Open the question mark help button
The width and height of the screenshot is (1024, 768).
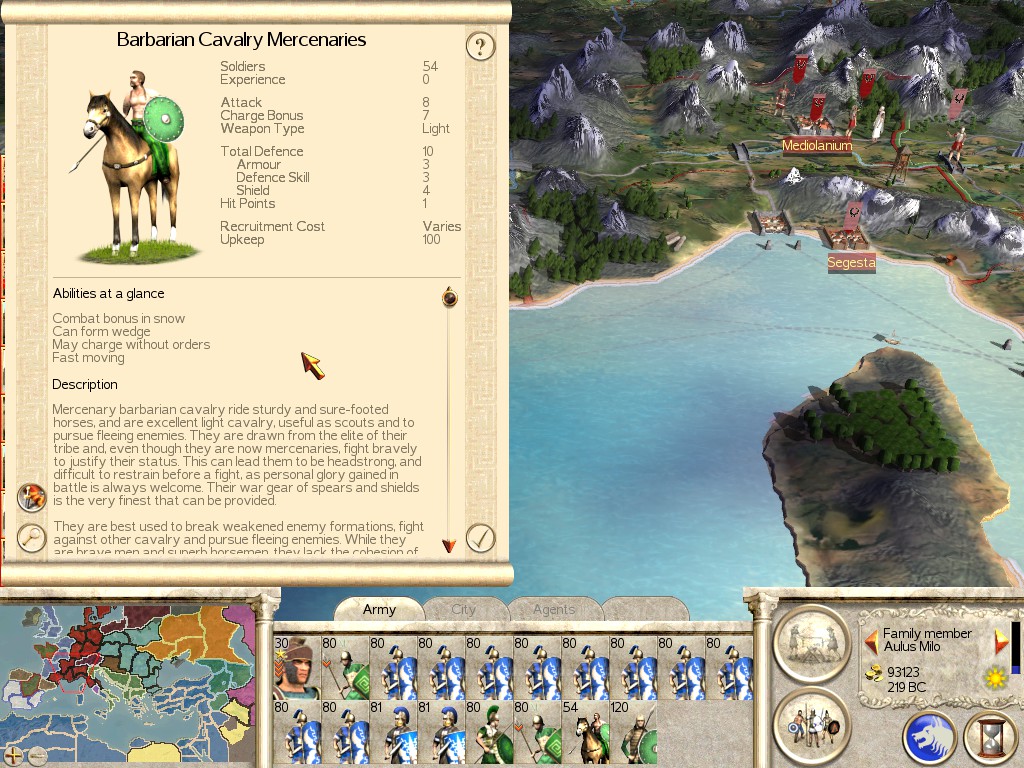point(481,46)
